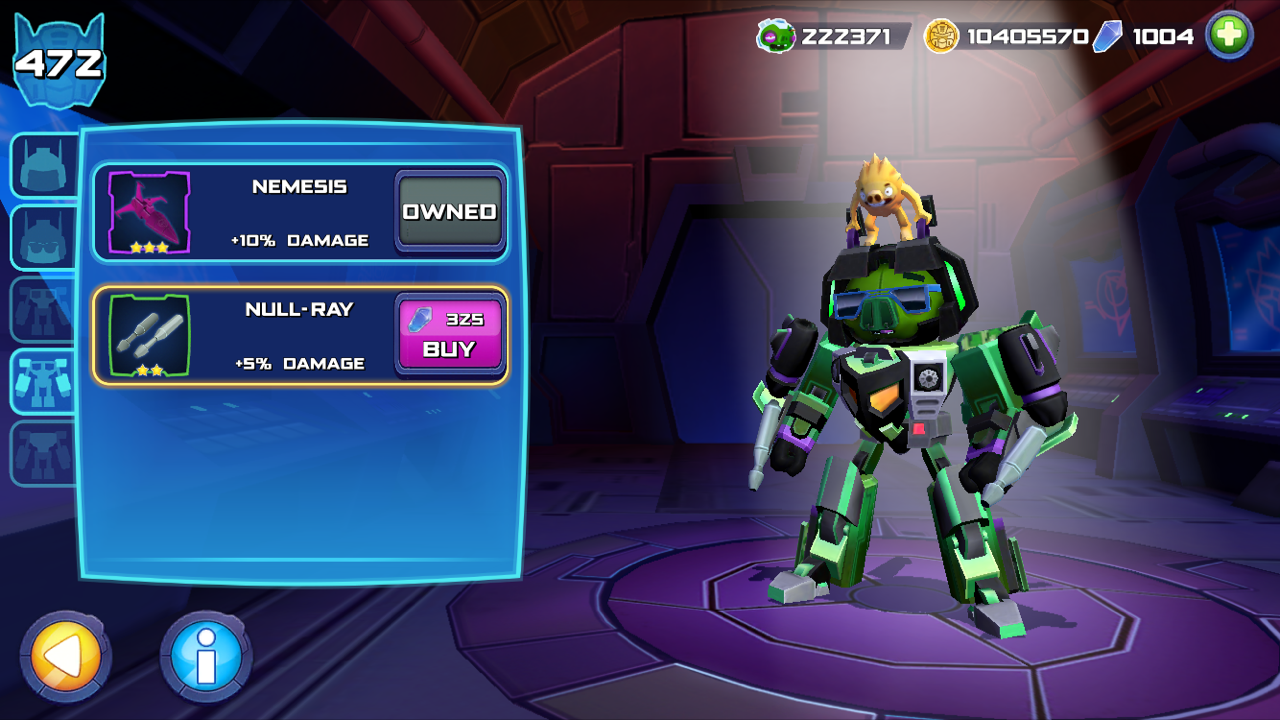Go back with the orange arrow button

click(65, 656)
